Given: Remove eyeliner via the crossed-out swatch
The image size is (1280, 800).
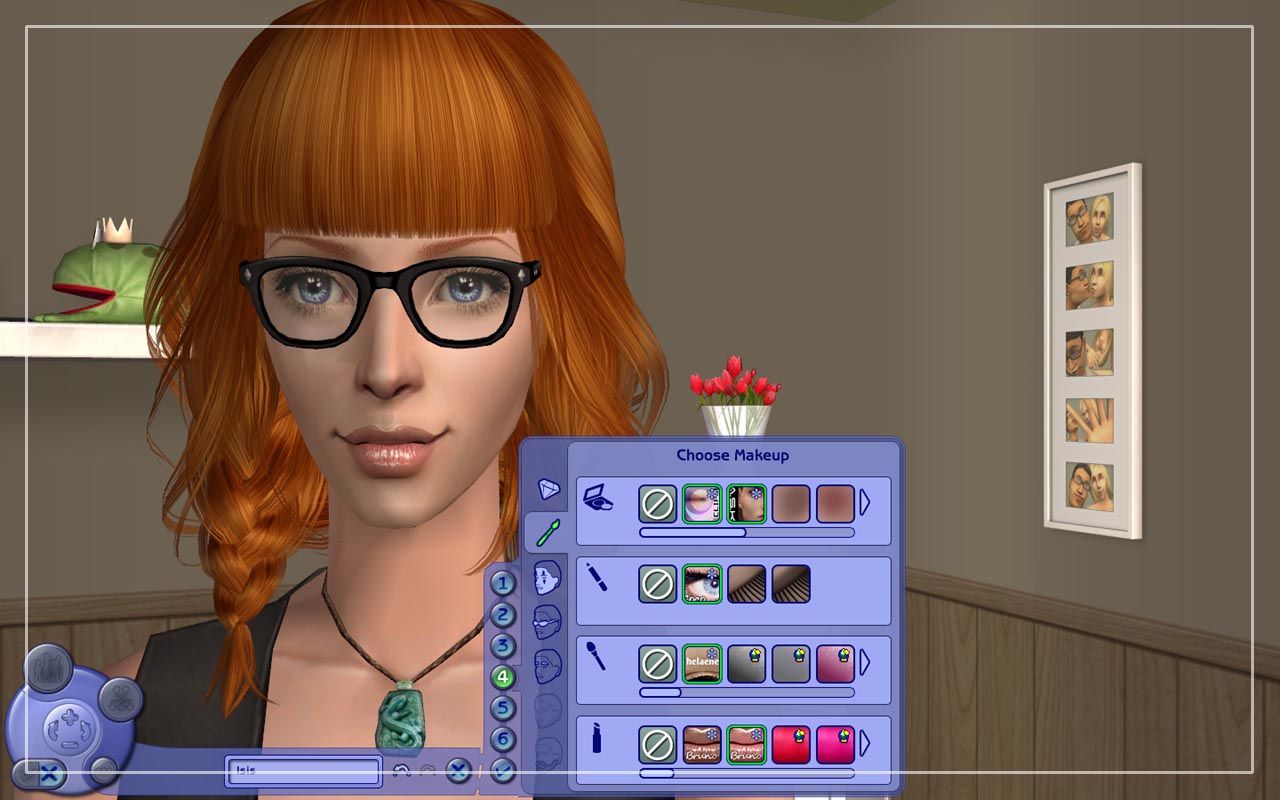Looking at the screenshot, I should 657,584.
